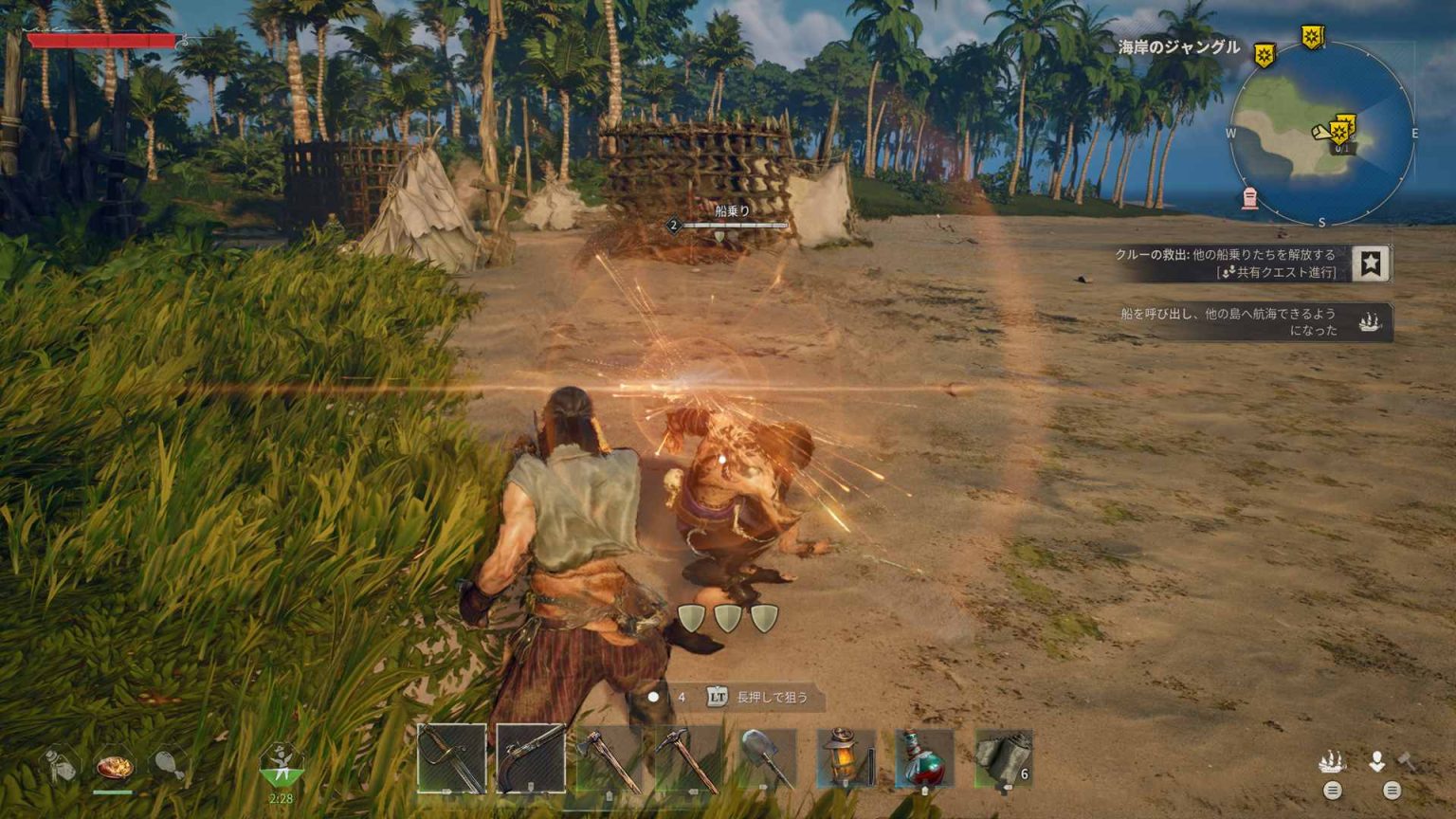The height and width of the screenshot is (819, 1456).
Task: Click the star banner quest icon
Action: click(x=1370, y=264)
